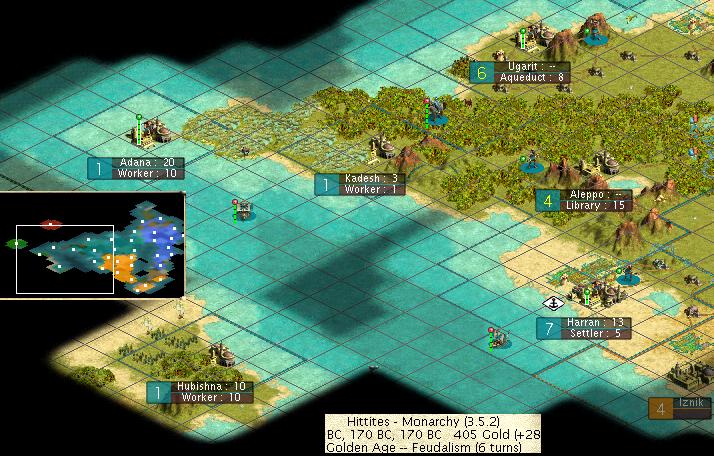
Task: Click the minimap world overview
Action: click(94, 244)
